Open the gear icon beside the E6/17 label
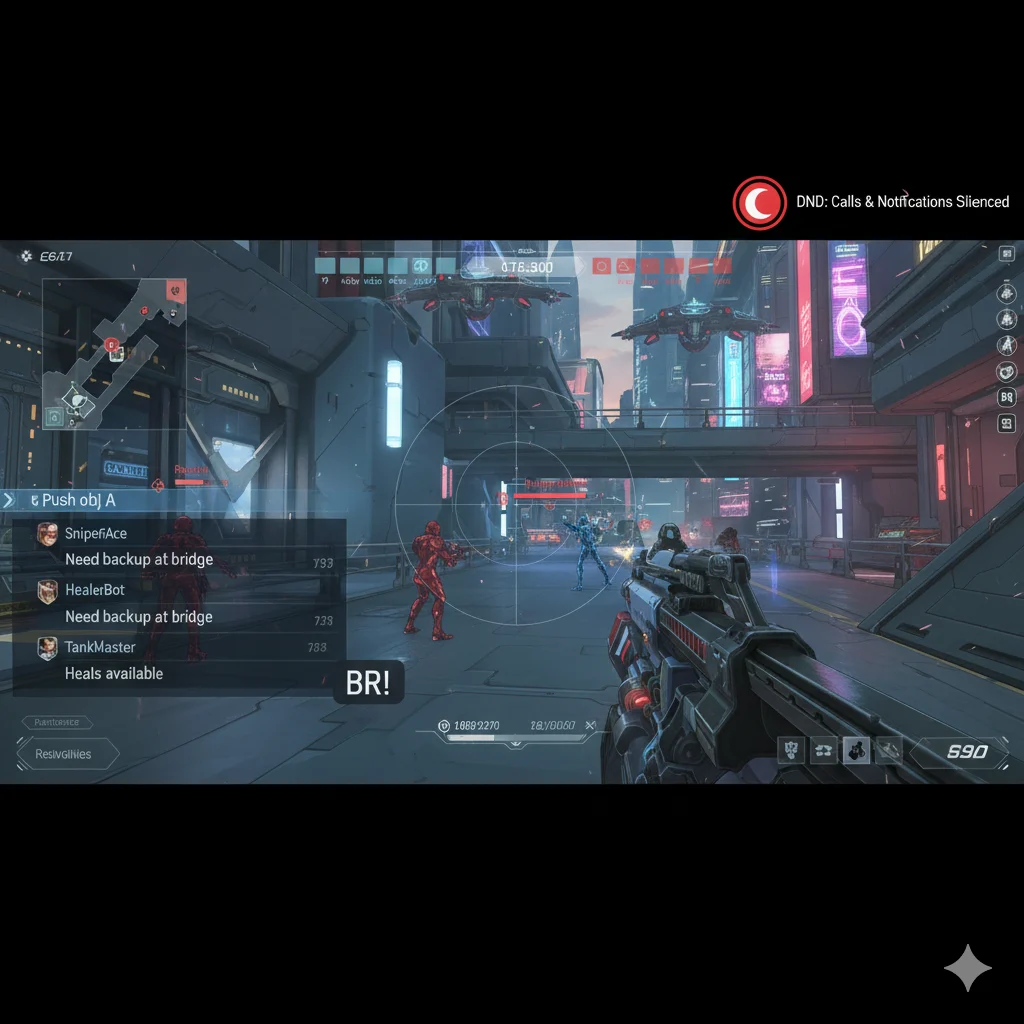1024x1024 pixels. point(25,257)
